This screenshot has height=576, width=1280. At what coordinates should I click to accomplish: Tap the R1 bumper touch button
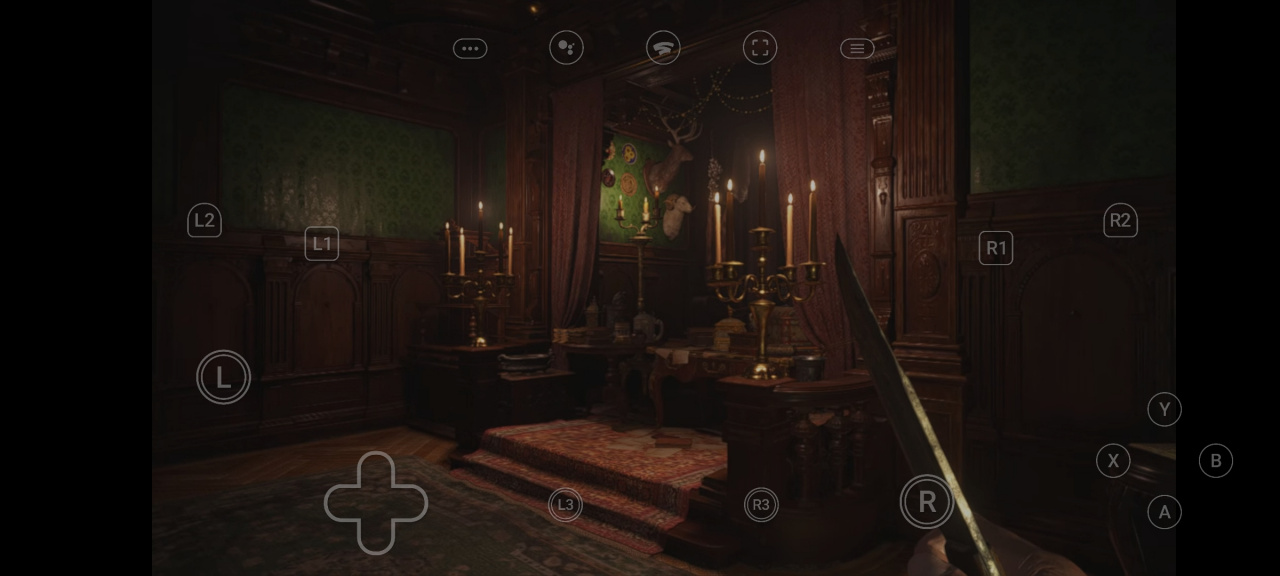click(x=996, y=248)
